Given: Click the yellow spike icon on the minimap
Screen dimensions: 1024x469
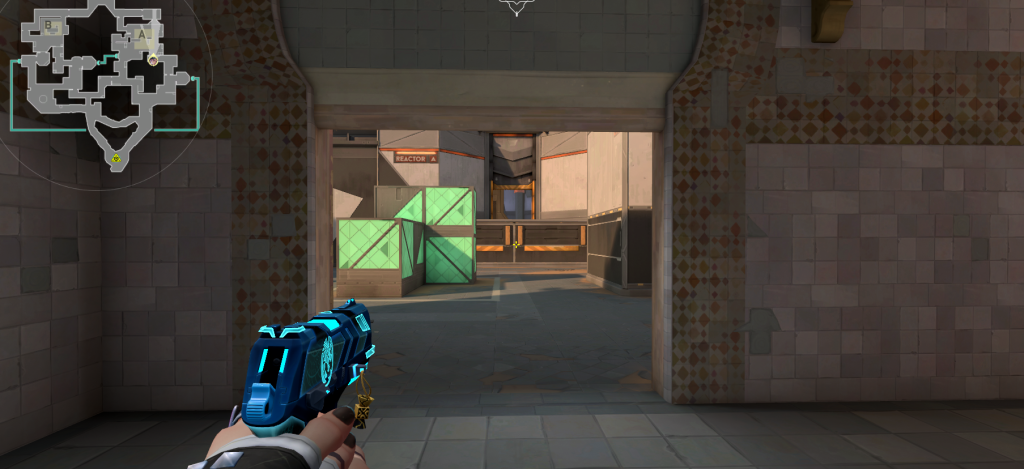Looking at the screenshot, I should (x=116, y=157).
